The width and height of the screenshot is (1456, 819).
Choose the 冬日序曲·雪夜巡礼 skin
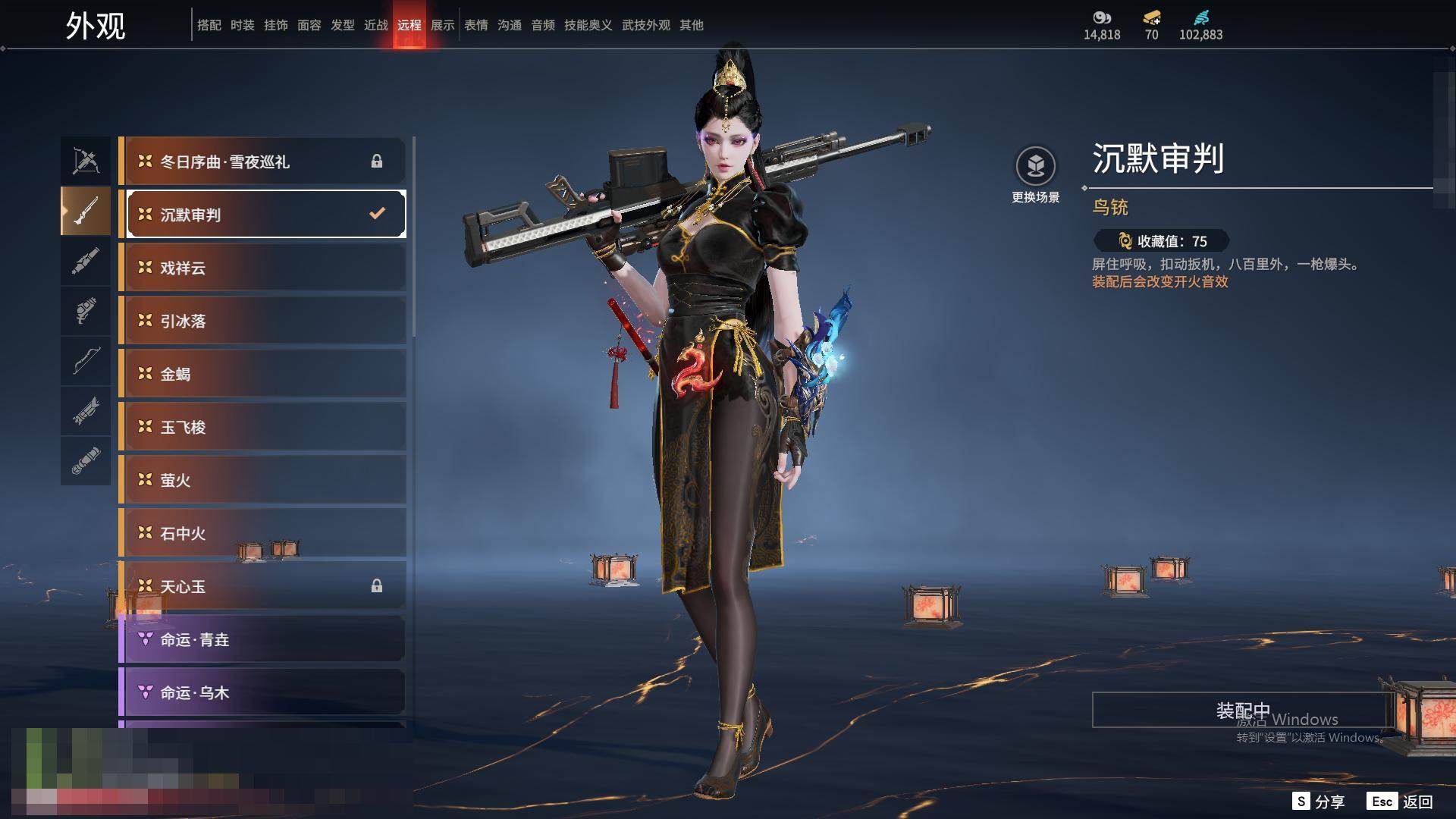point(262,162)
